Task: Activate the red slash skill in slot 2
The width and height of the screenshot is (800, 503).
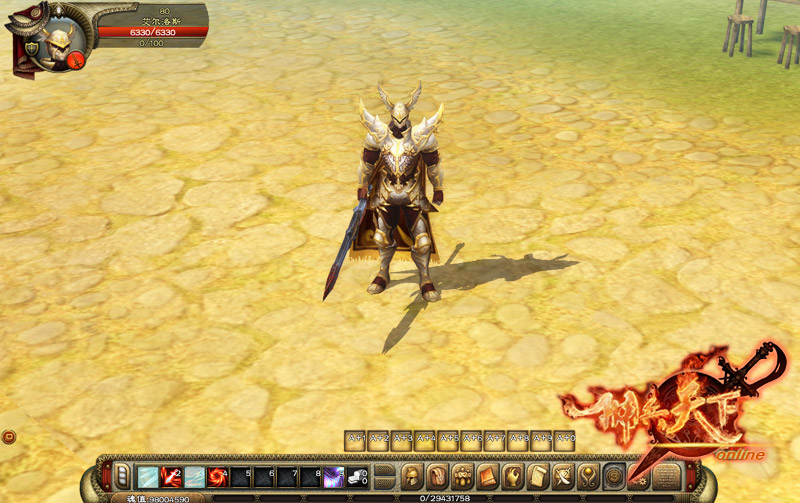Action: (171, 477)
